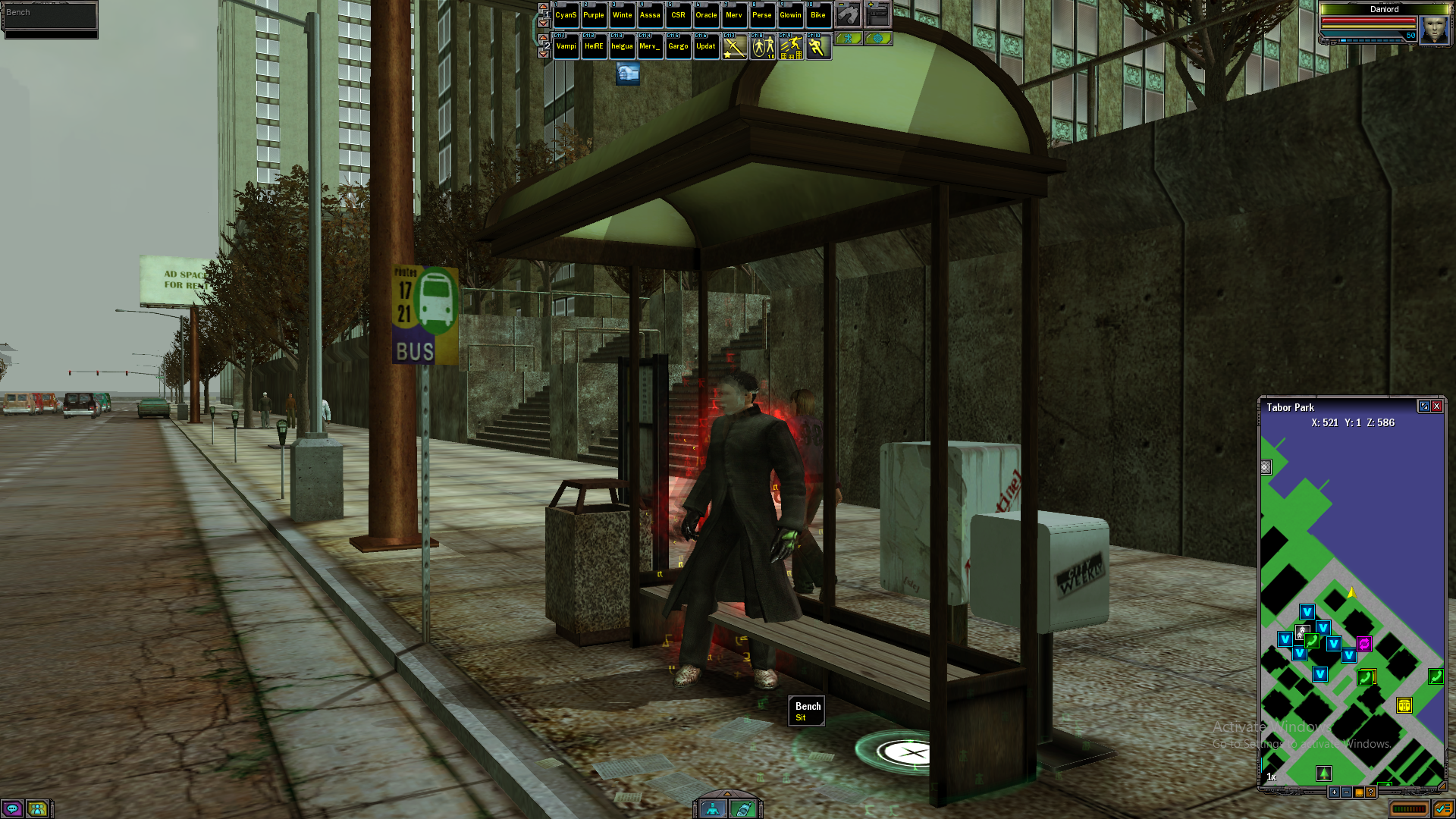Image resolution: width=1456 pixels, height=819 pixels.
Task: Use the yellow sprinting runner ability
Action: point(817,47)
